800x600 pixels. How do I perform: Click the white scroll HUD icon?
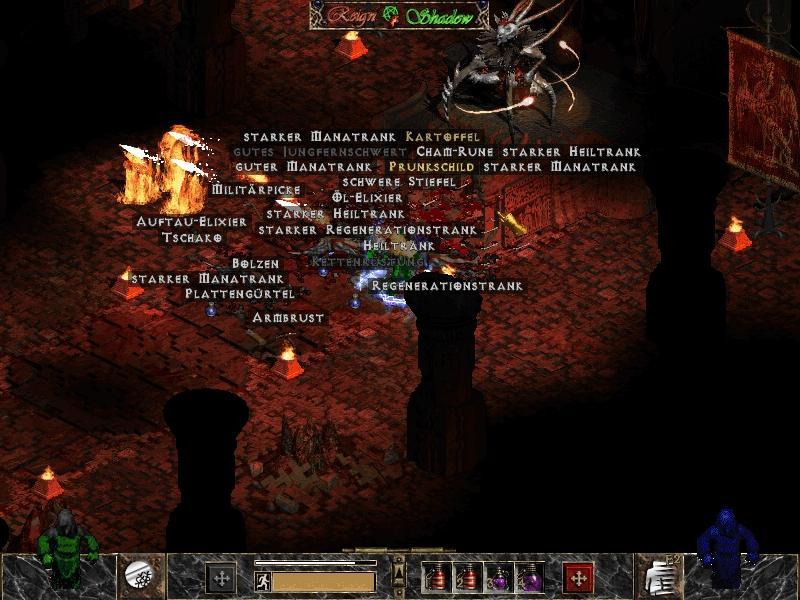(660, 576)
